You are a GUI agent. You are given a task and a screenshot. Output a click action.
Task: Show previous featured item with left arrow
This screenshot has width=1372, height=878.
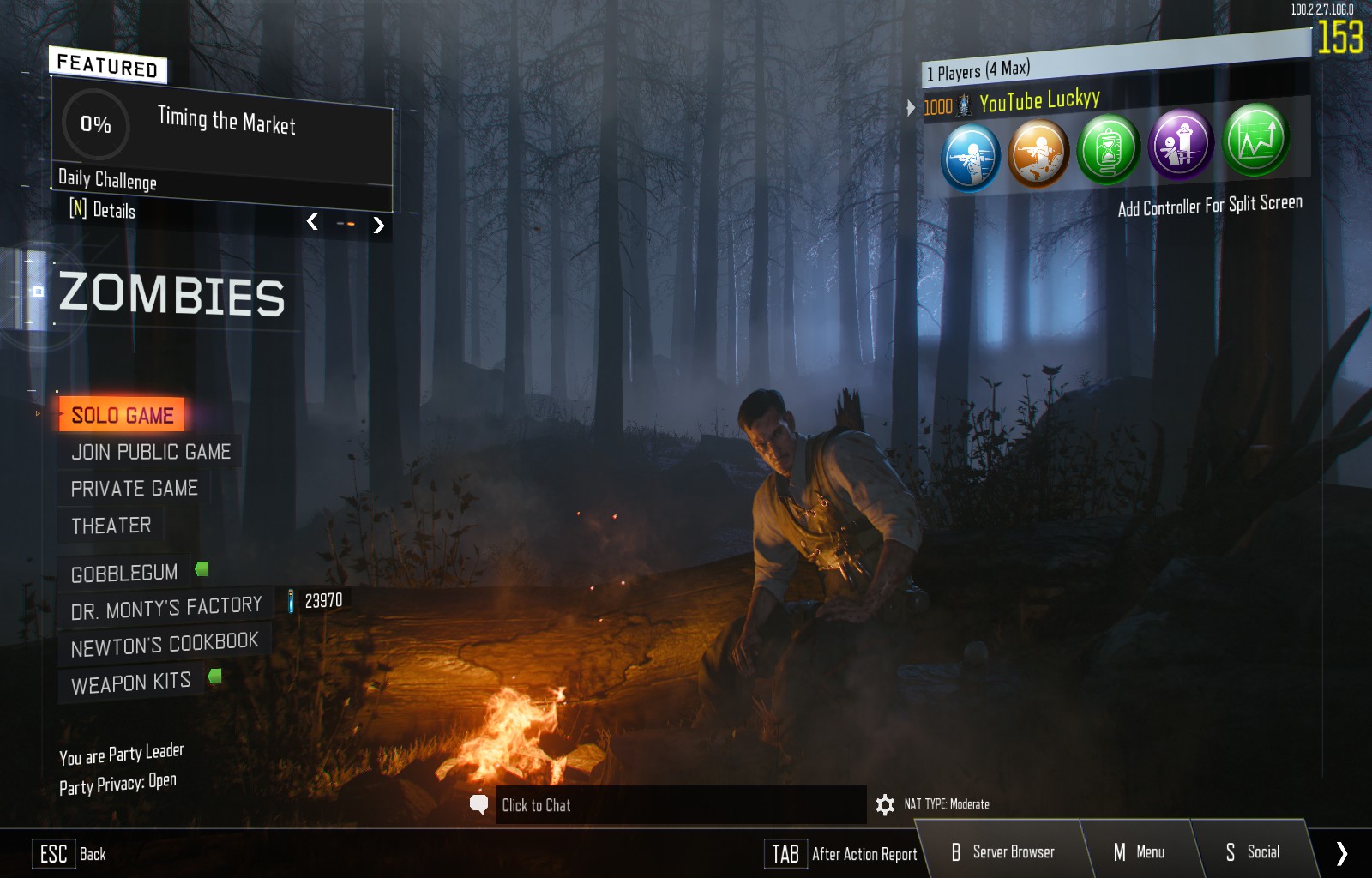coord(312,222)
